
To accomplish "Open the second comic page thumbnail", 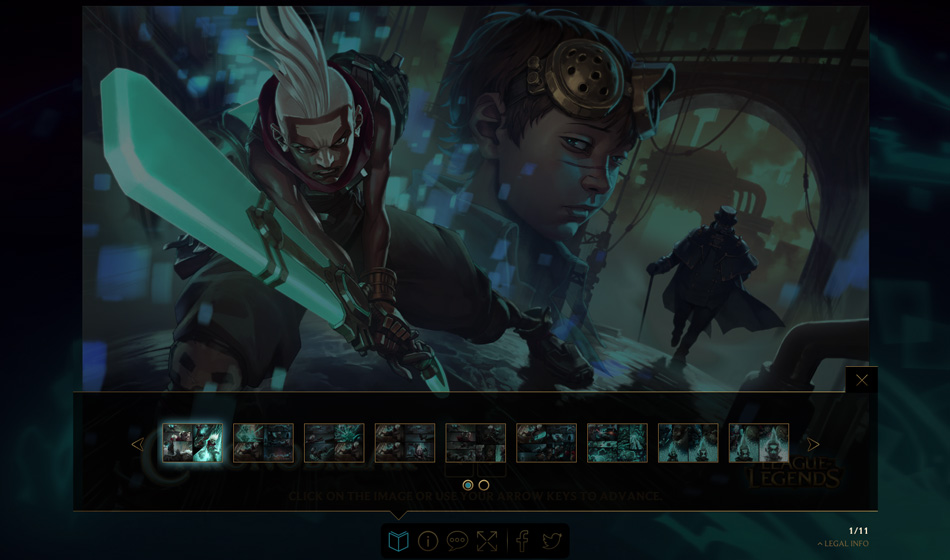I will pos(263,443).
